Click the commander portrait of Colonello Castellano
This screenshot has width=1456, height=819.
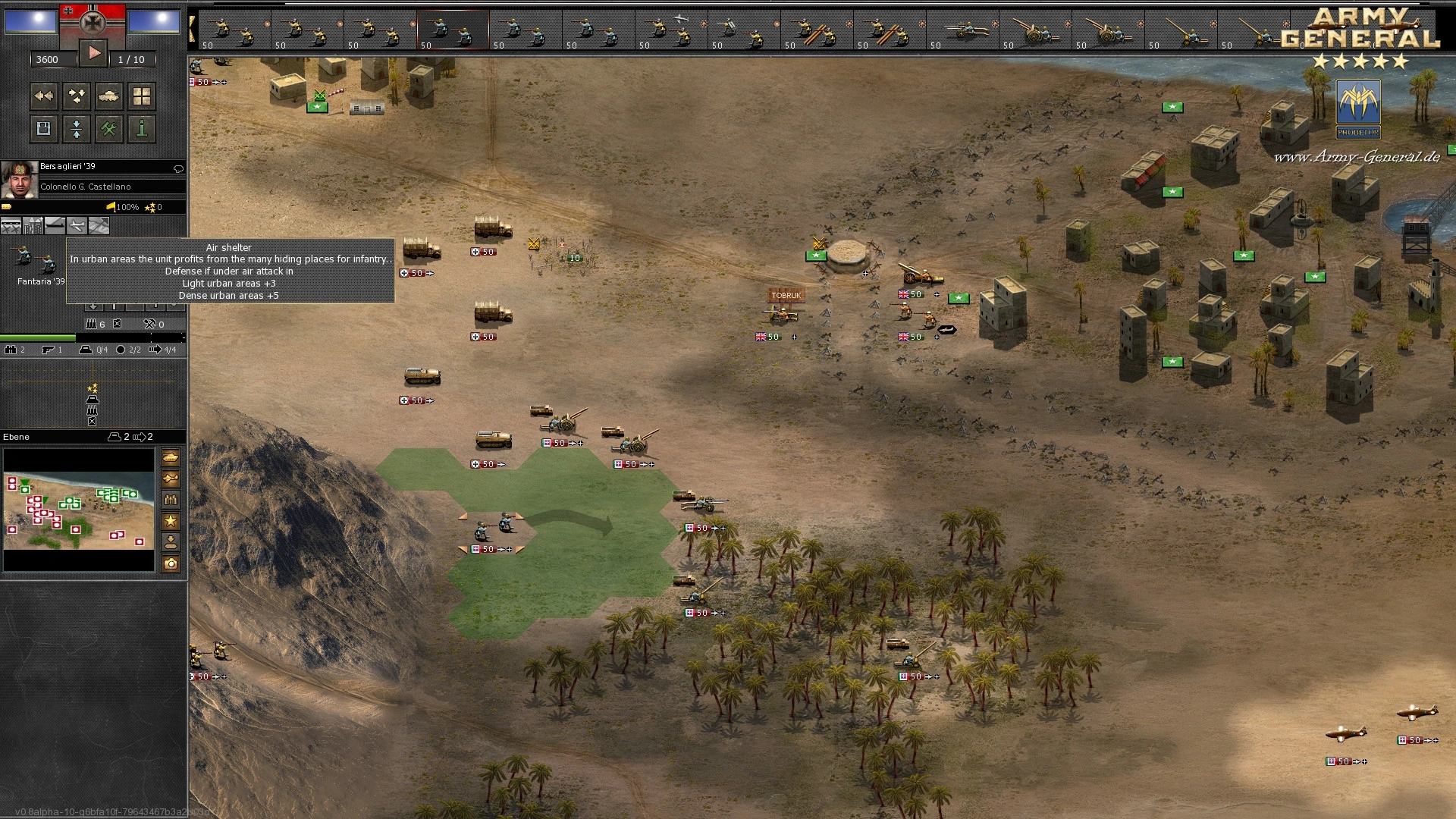point(19,179)
